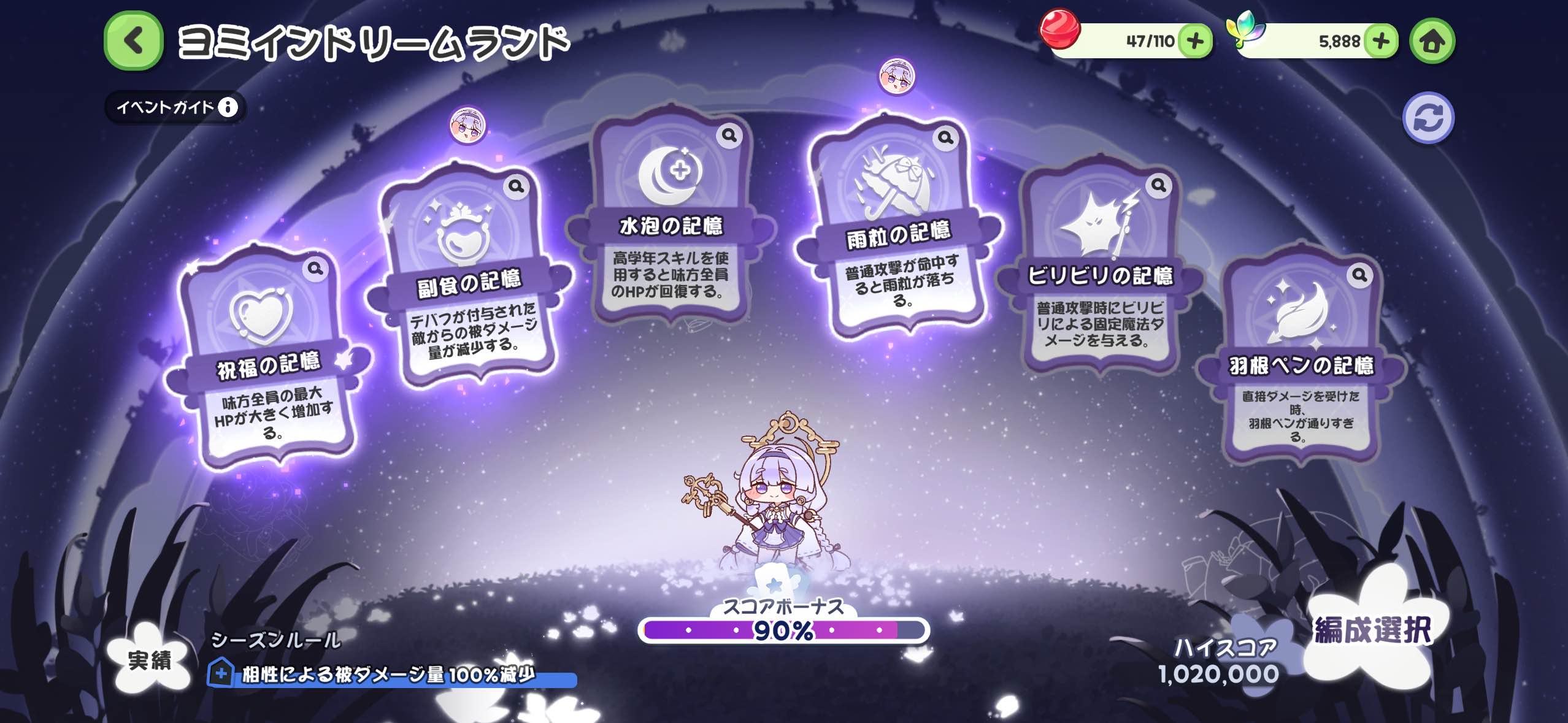Choose the 水泡の記憶 card
Viewport: 1568px width, 723px height.
(671, 221)
